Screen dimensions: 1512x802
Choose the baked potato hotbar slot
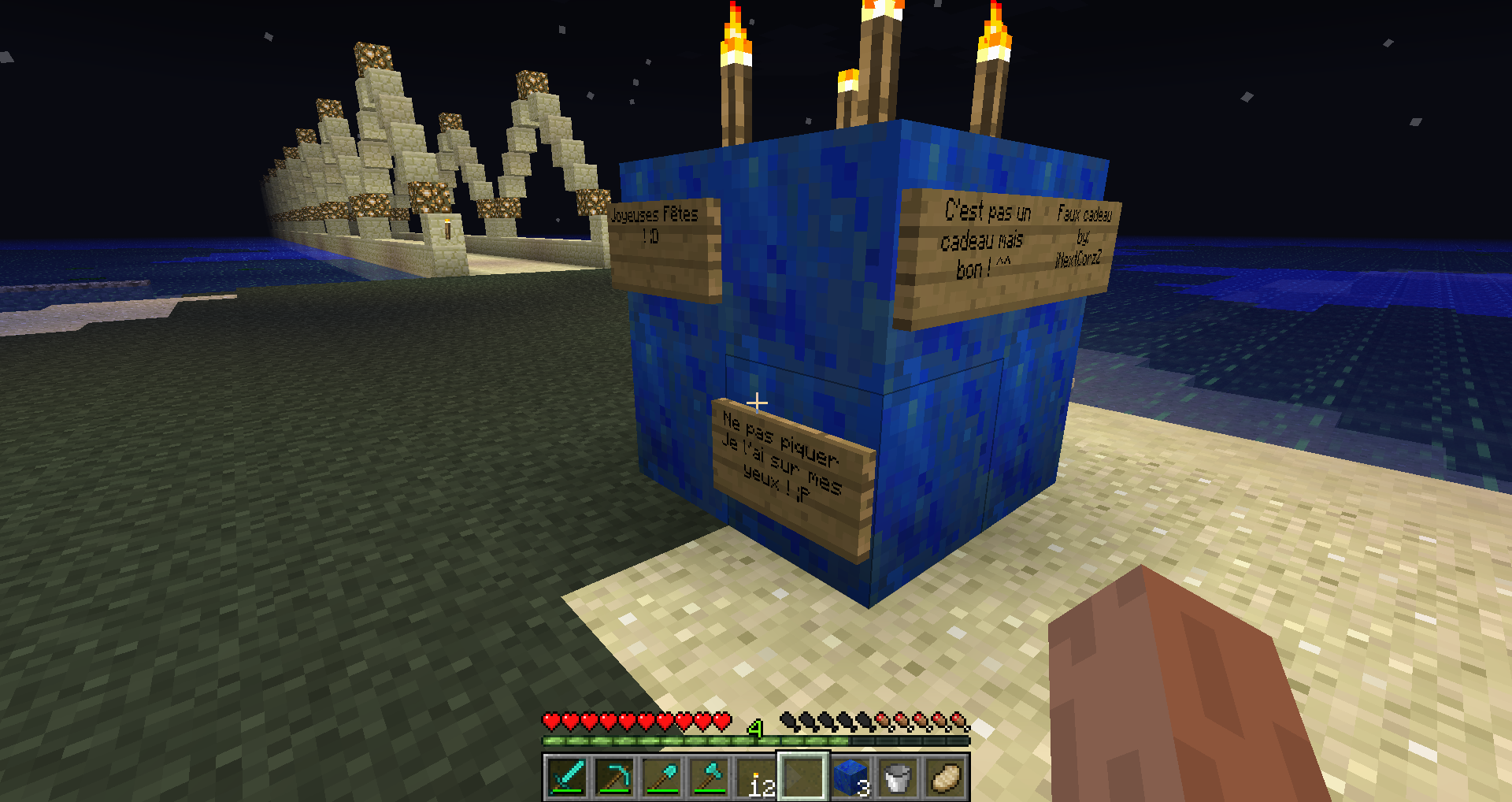(x=945, y=778)
